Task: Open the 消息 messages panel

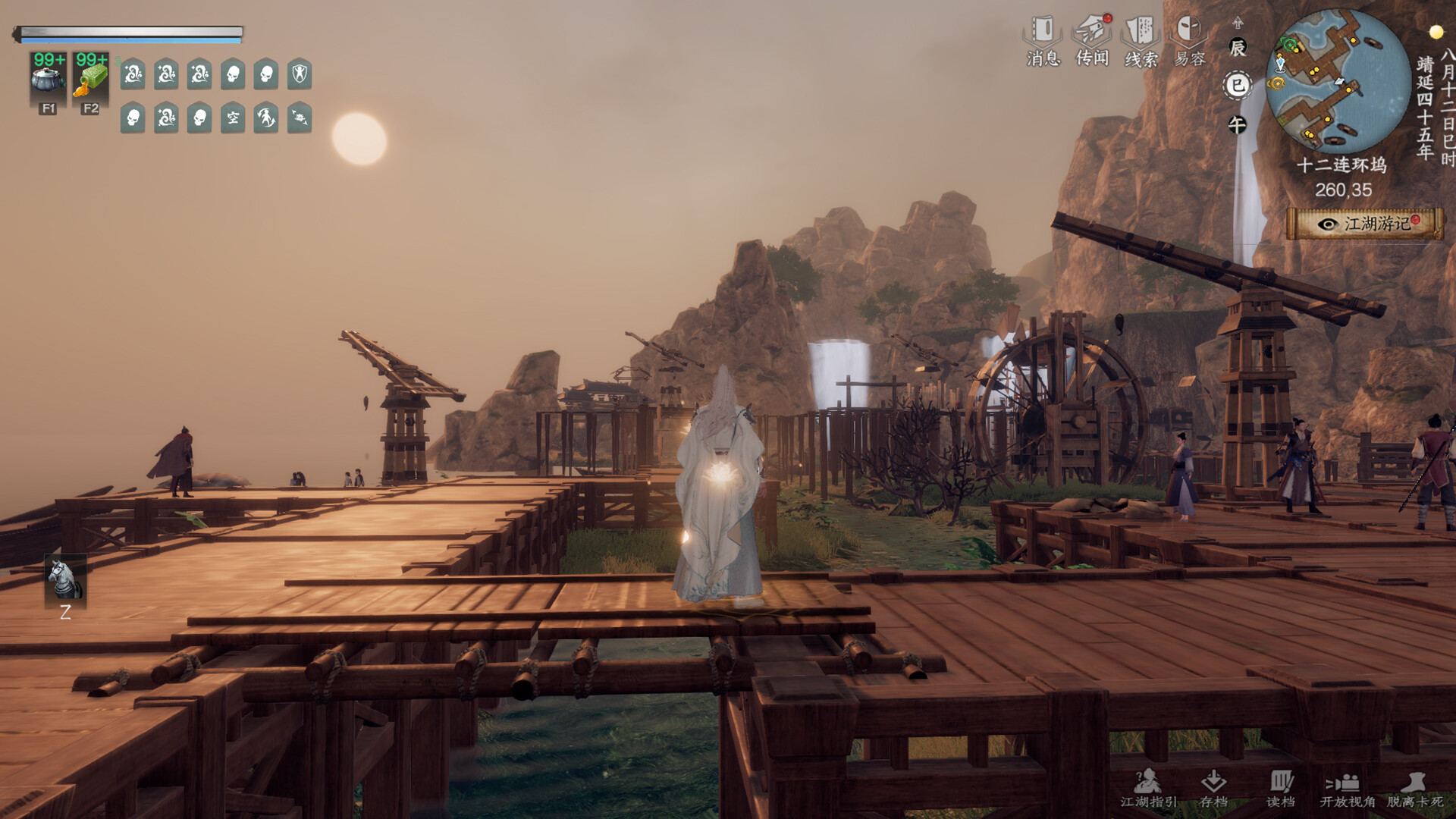Action: 1043,41
